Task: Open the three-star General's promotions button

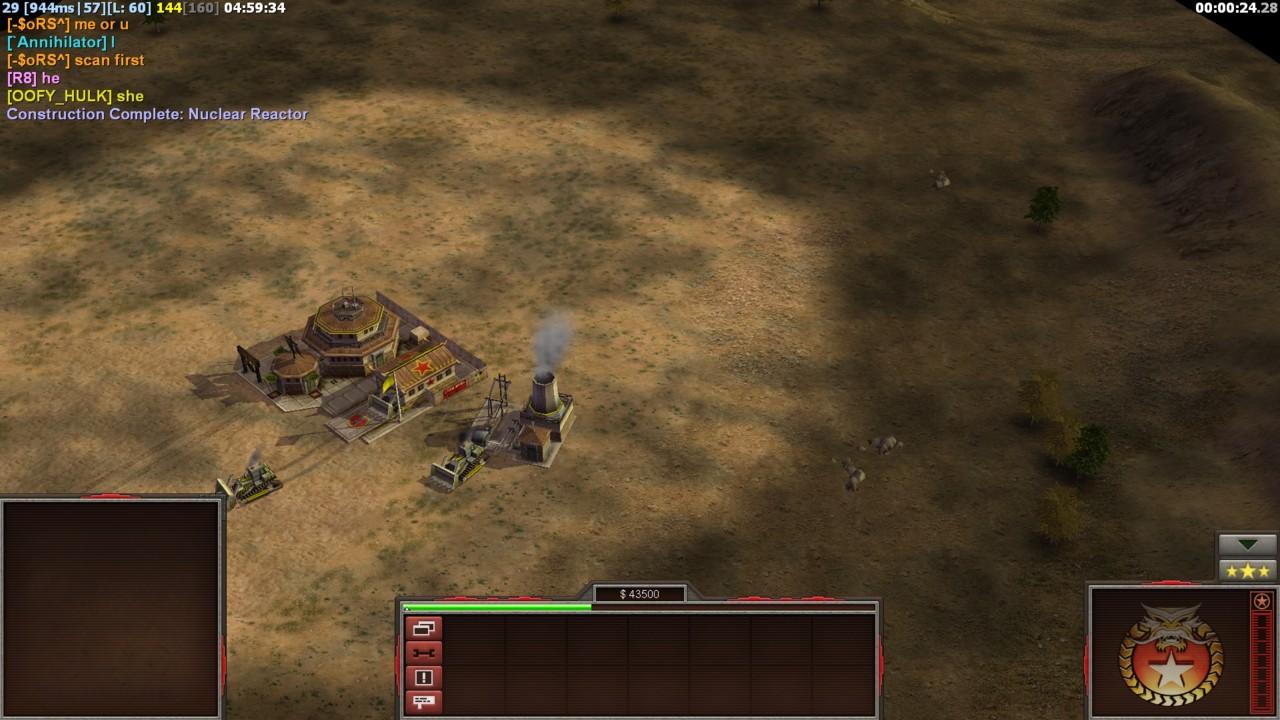Action: [1248, 571]
